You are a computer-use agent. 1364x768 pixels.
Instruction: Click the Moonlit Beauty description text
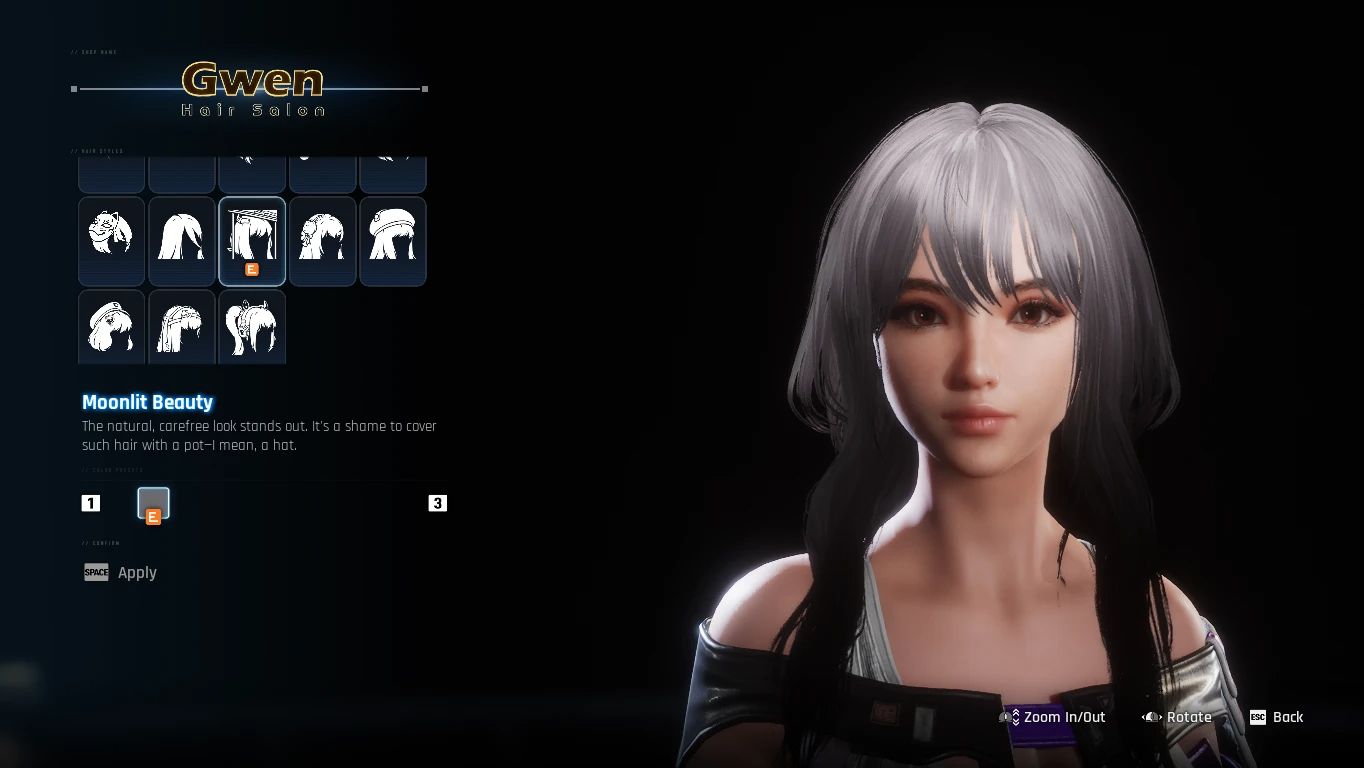(x=258, y=435)
